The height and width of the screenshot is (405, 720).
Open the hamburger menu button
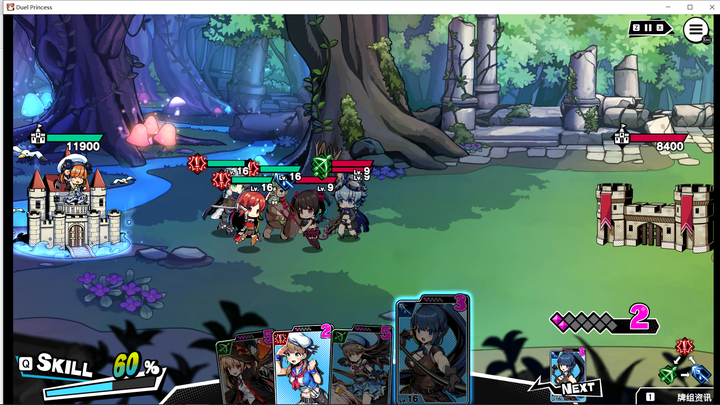click(x=696, y=29)
